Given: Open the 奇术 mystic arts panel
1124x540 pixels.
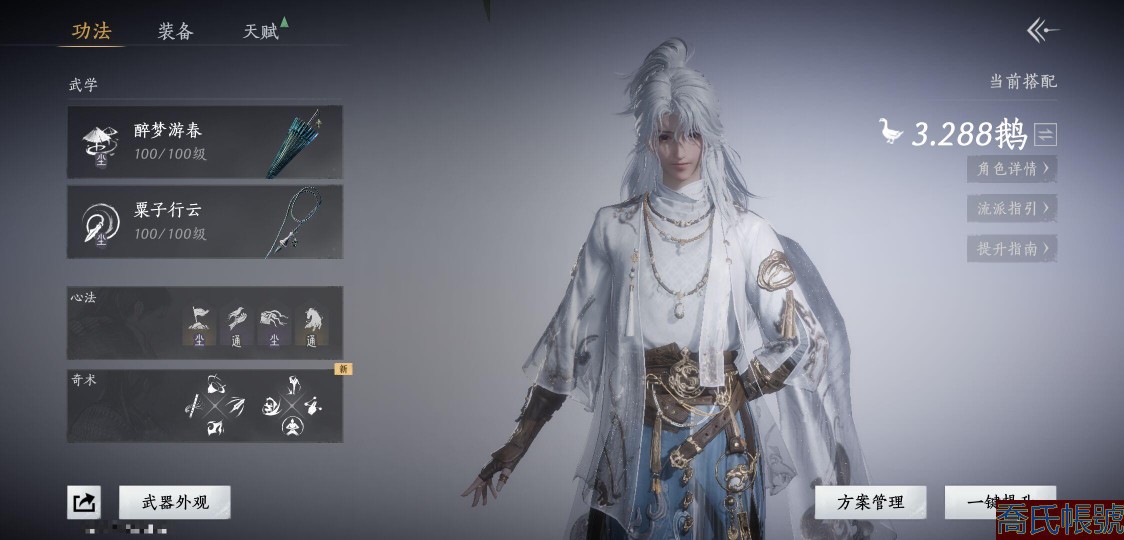Looking at the screenshot, I should coord(205,406).
